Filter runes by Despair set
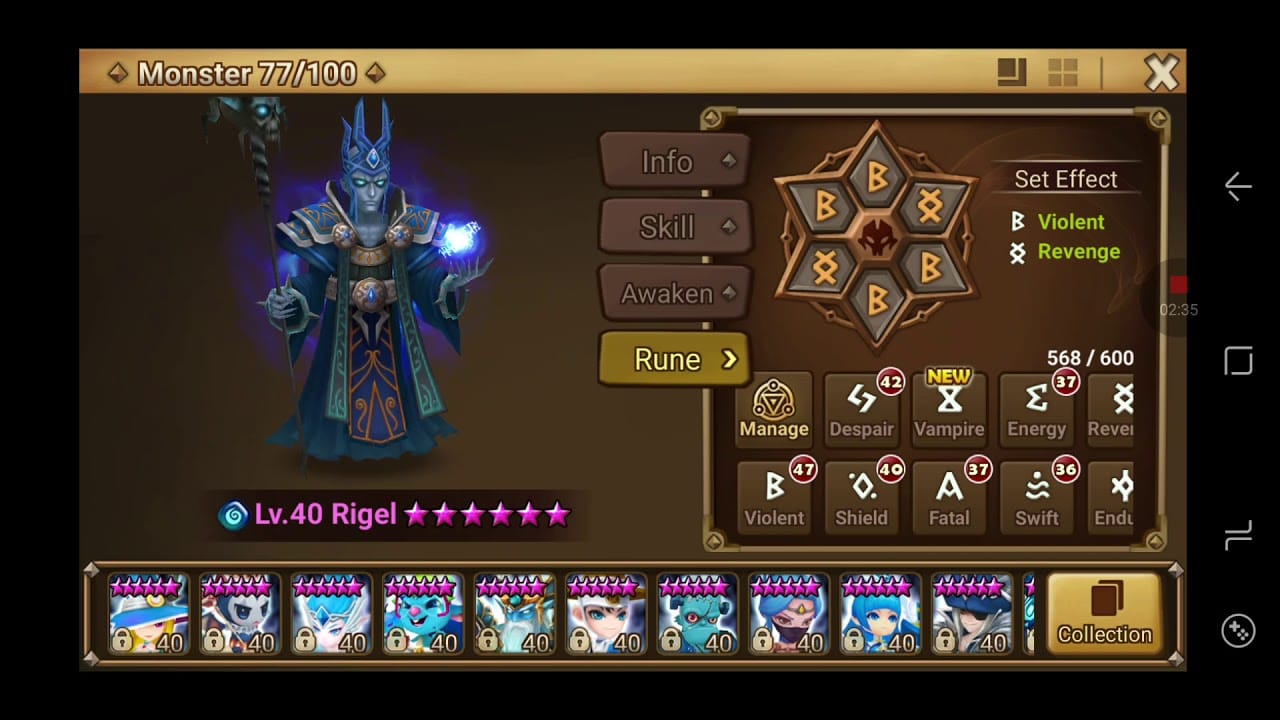1280x720 pixels. [861, 408]
